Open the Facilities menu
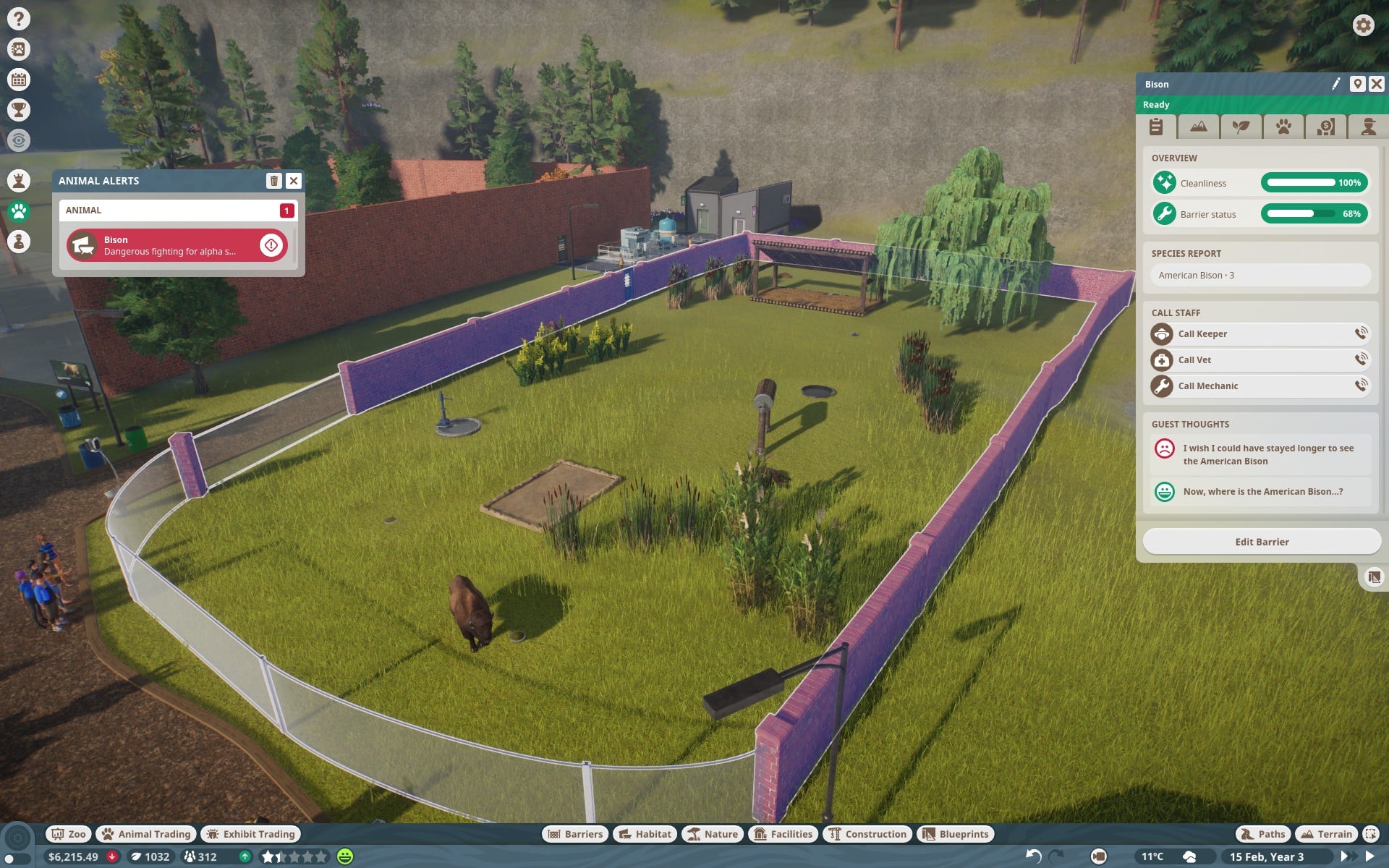Viewport: 1389px width, 868px height. (x=784, y=834)
